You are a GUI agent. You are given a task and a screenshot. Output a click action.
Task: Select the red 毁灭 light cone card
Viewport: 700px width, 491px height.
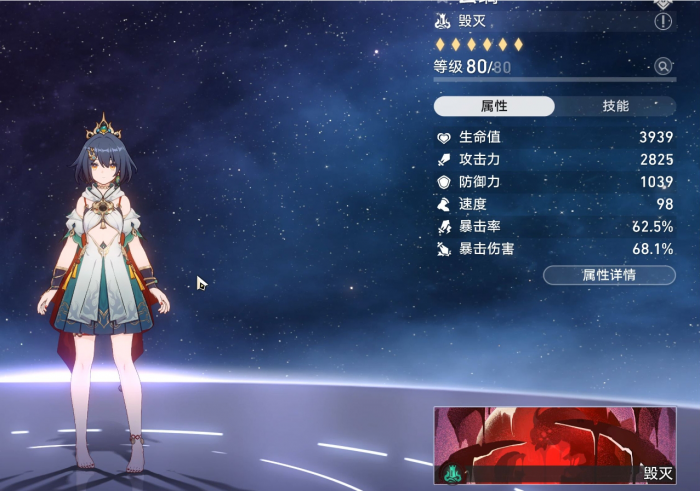point(555,446)
